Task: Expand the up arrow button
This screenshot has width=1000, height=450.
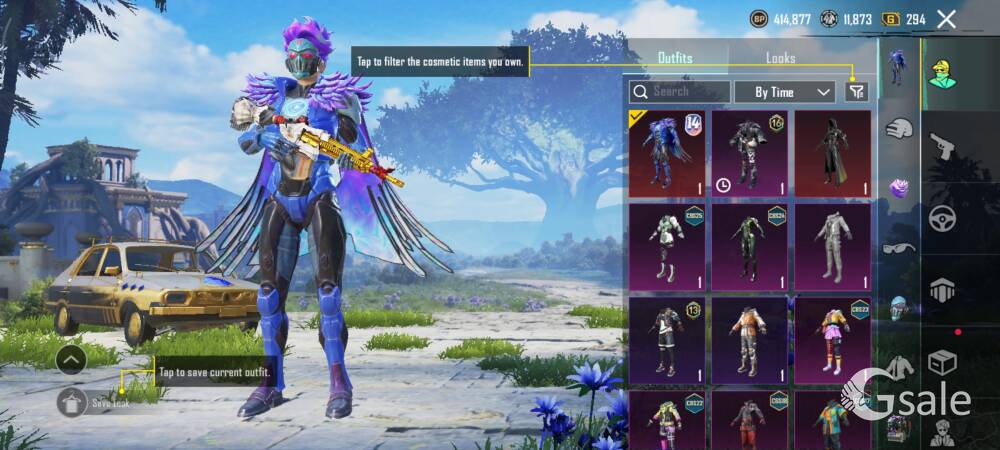Action: pyautogui.click(x=70, y=358)
